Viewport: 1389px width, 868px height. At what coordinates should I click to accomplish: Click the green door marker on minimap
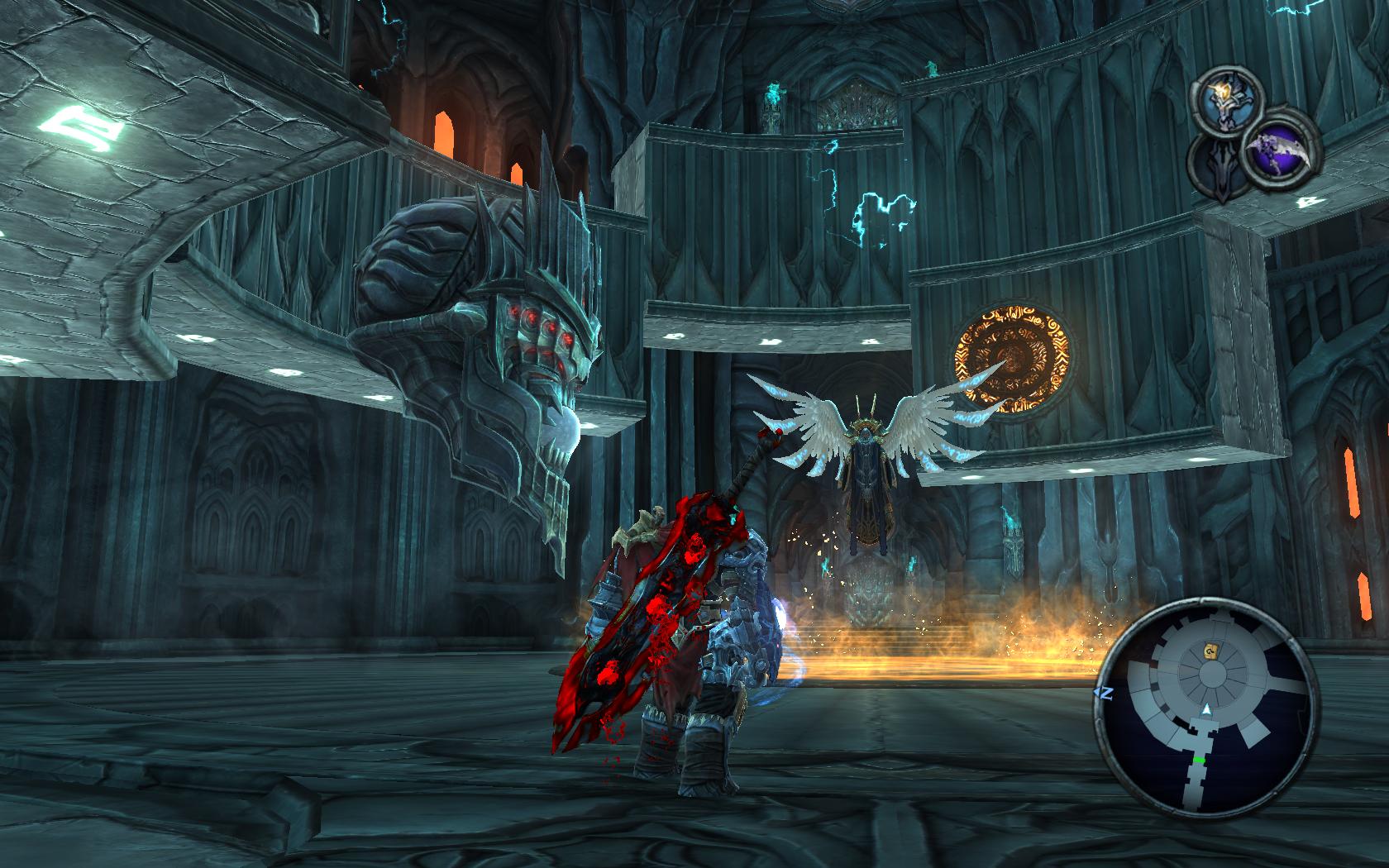click(1199, 757)
